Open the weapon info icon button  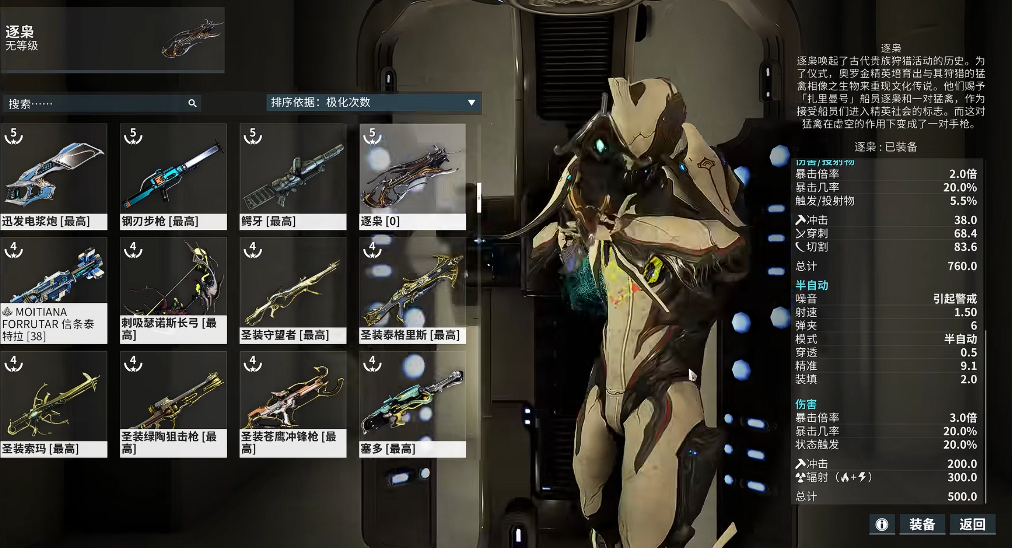pos(882,524)
